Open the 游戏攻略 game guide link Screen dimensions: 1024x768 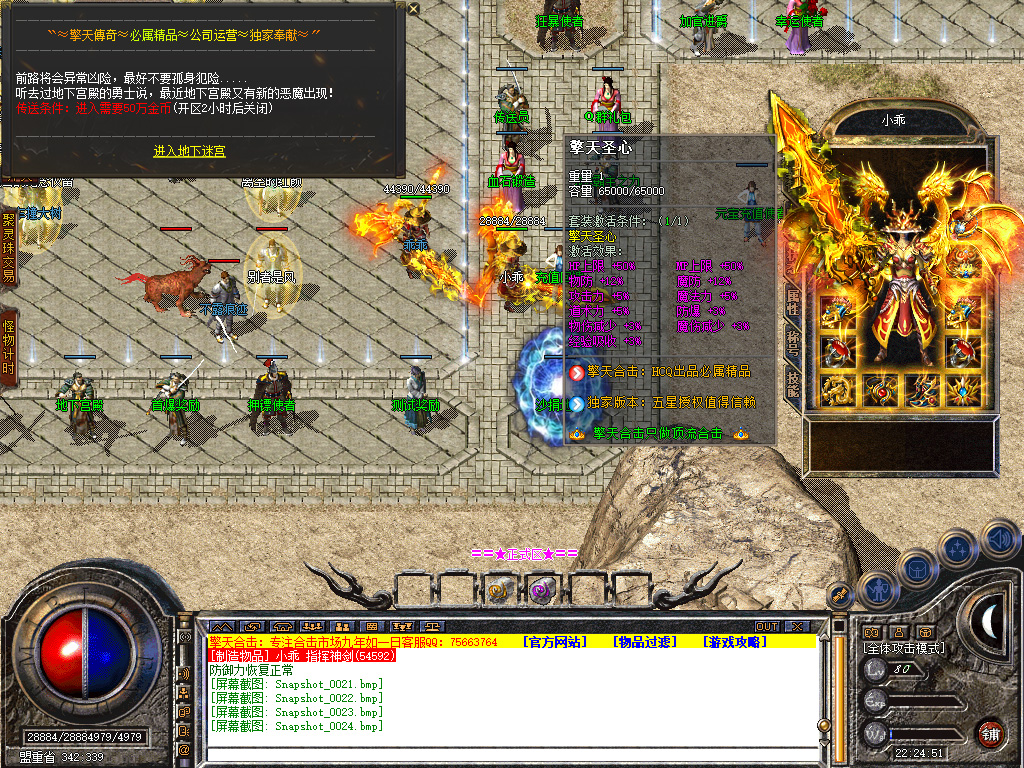click(732, 641)
